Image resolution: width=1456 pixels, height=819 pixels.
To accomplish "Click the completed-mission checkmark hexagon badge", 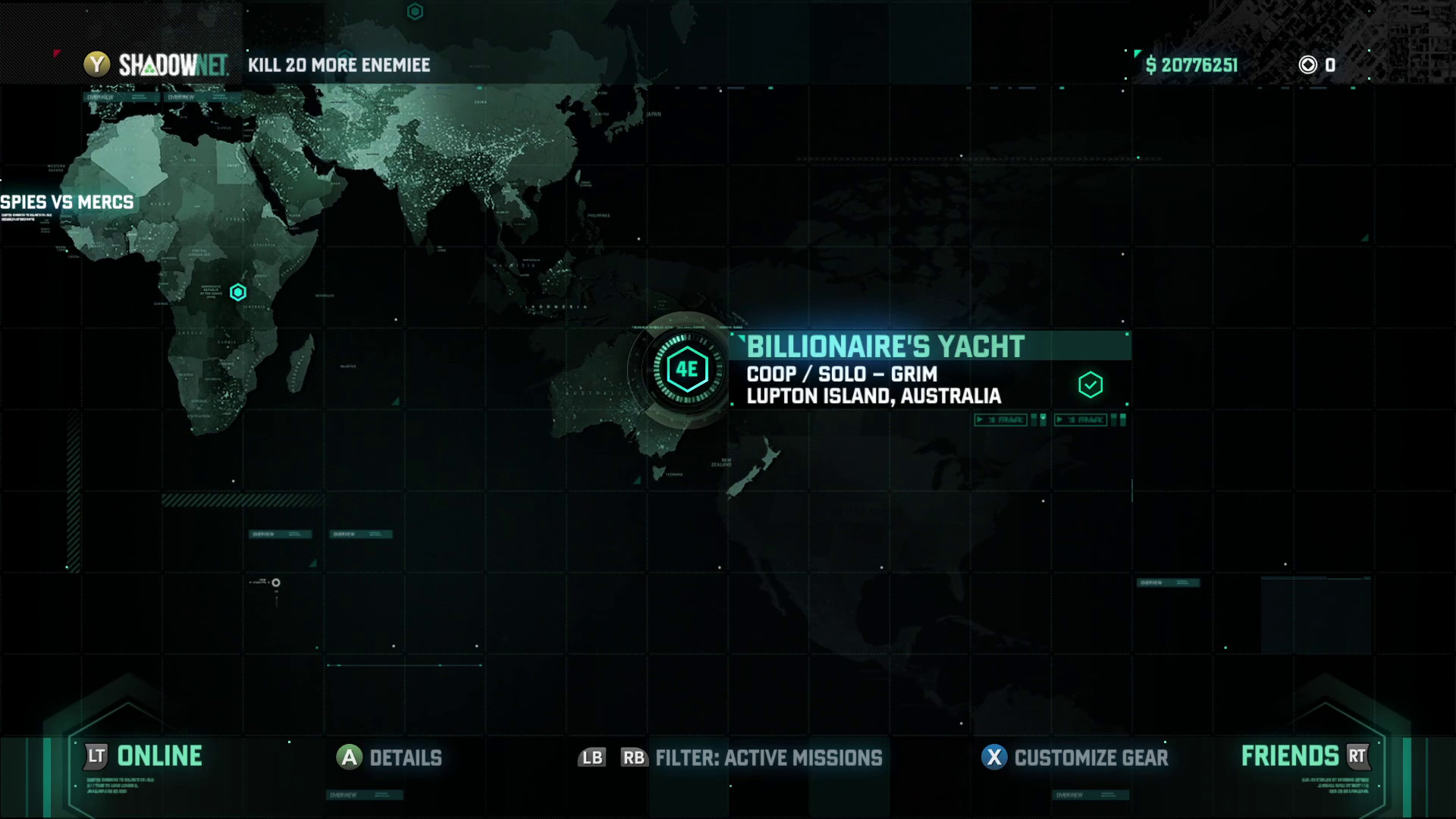I will [1090, 384].
